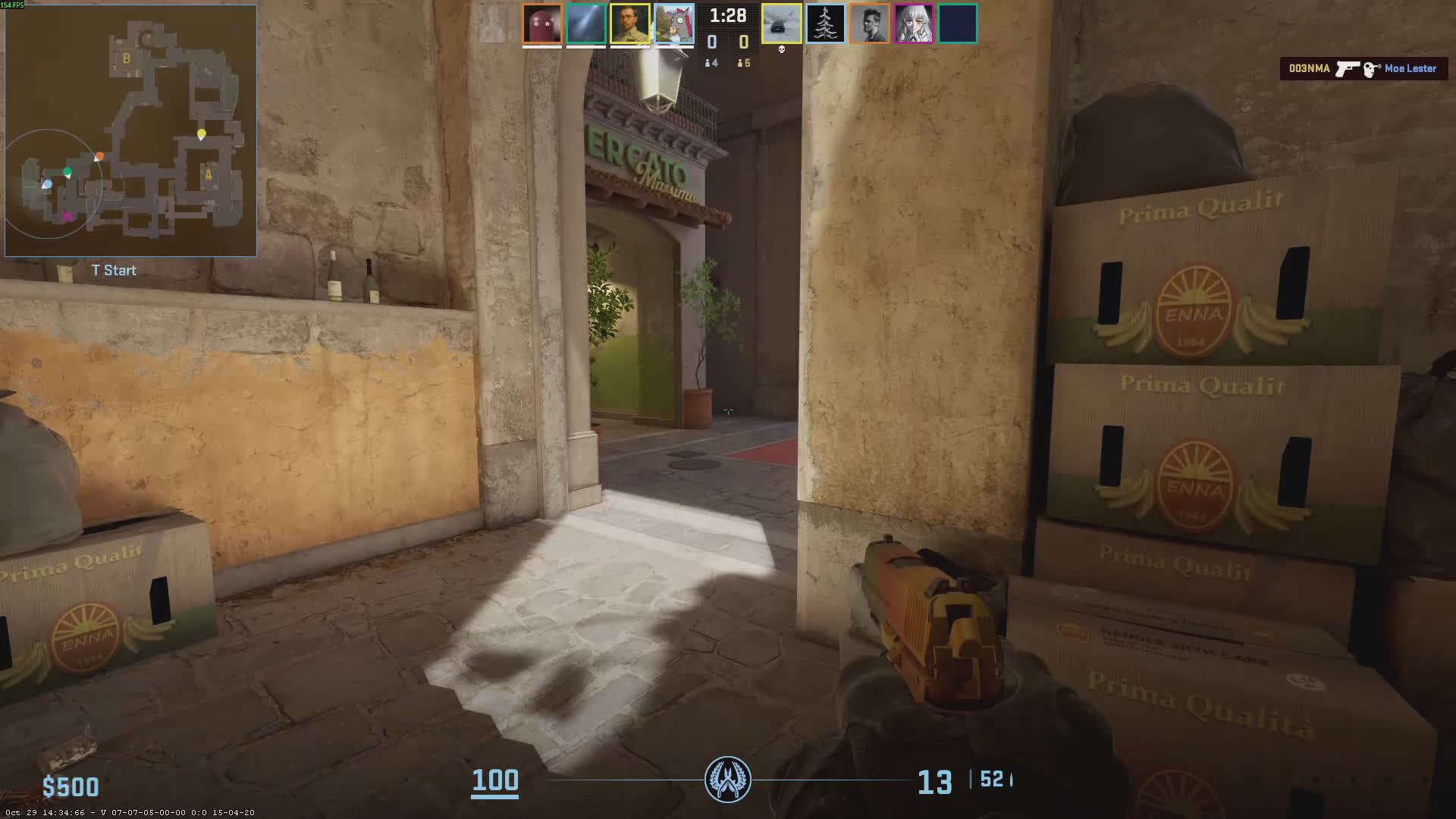Click the Counter-Terrorist team emblem
Screen dimensions: 1456x819
(x=728, y=780)
